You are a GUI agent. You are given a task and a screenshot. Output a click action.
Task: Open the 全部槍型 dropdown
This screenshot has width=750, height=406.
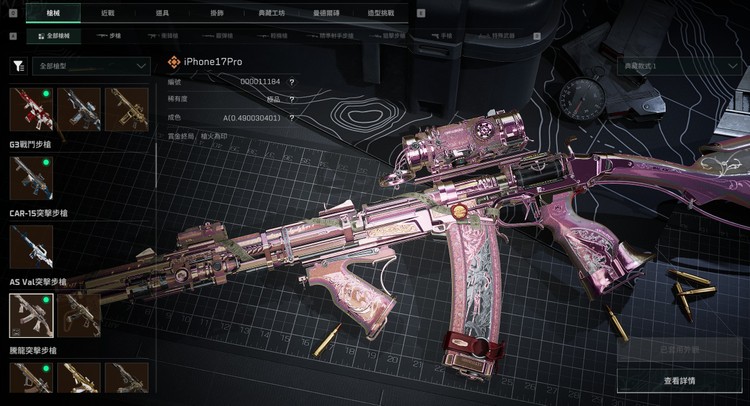pos(90,66)
